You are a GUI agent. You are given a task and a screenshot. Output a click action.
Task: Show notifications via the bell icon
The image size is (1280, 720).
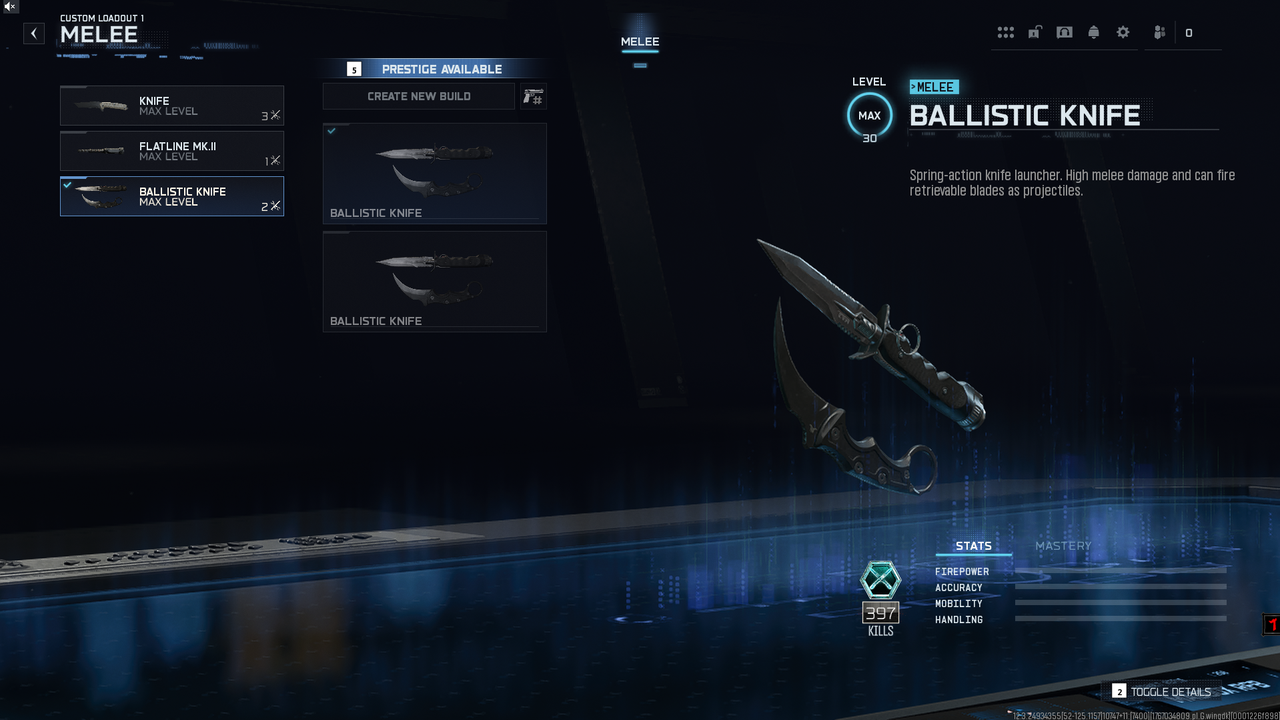[x=1093, y=32]
